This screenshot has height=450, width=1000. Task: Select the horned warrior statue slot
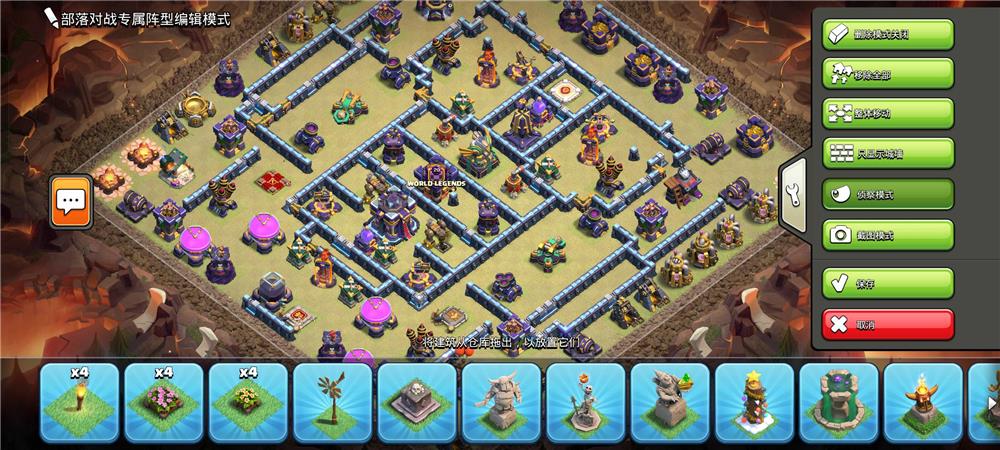501,402
